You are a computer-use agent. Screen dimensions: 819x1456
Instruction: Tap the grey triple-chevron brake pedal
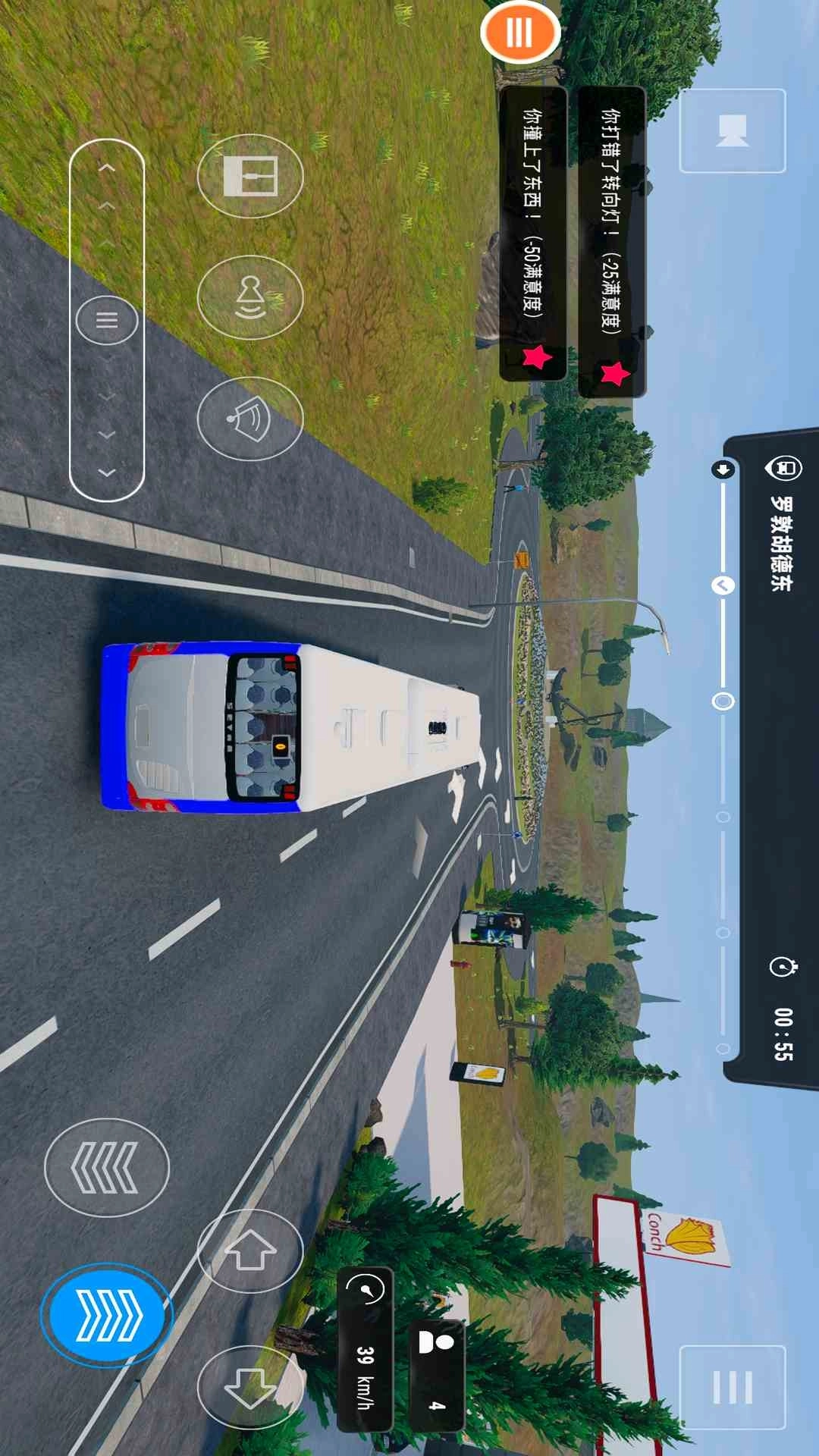pyautogui.click(x=107, y=1168)
